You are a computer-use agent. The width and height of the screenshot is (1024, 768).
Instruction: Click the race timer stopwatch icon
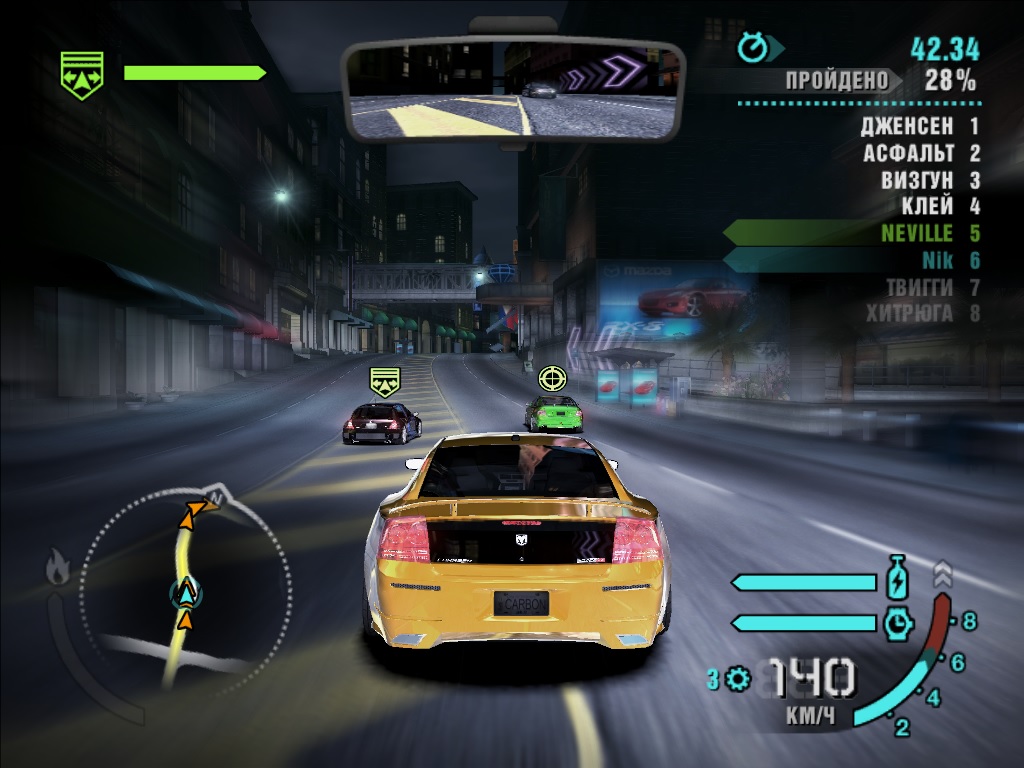click(751, 46)
